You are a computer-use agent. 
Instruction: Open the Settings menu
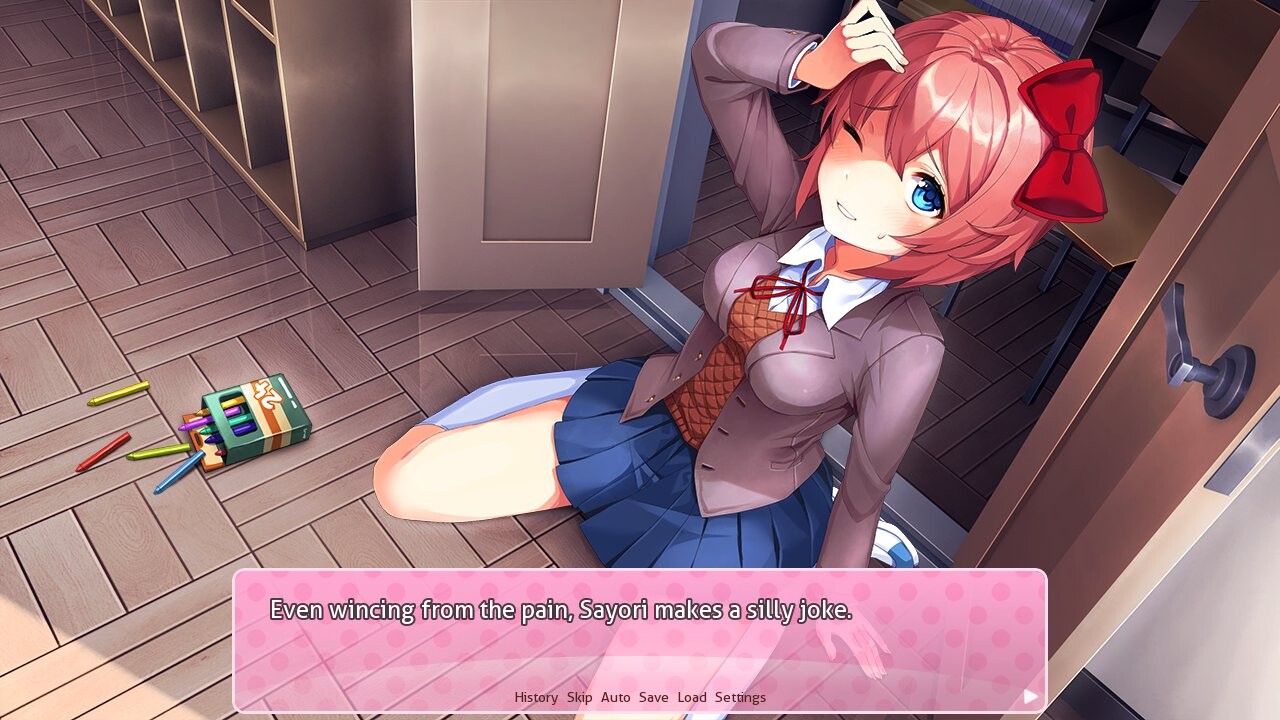739,697
